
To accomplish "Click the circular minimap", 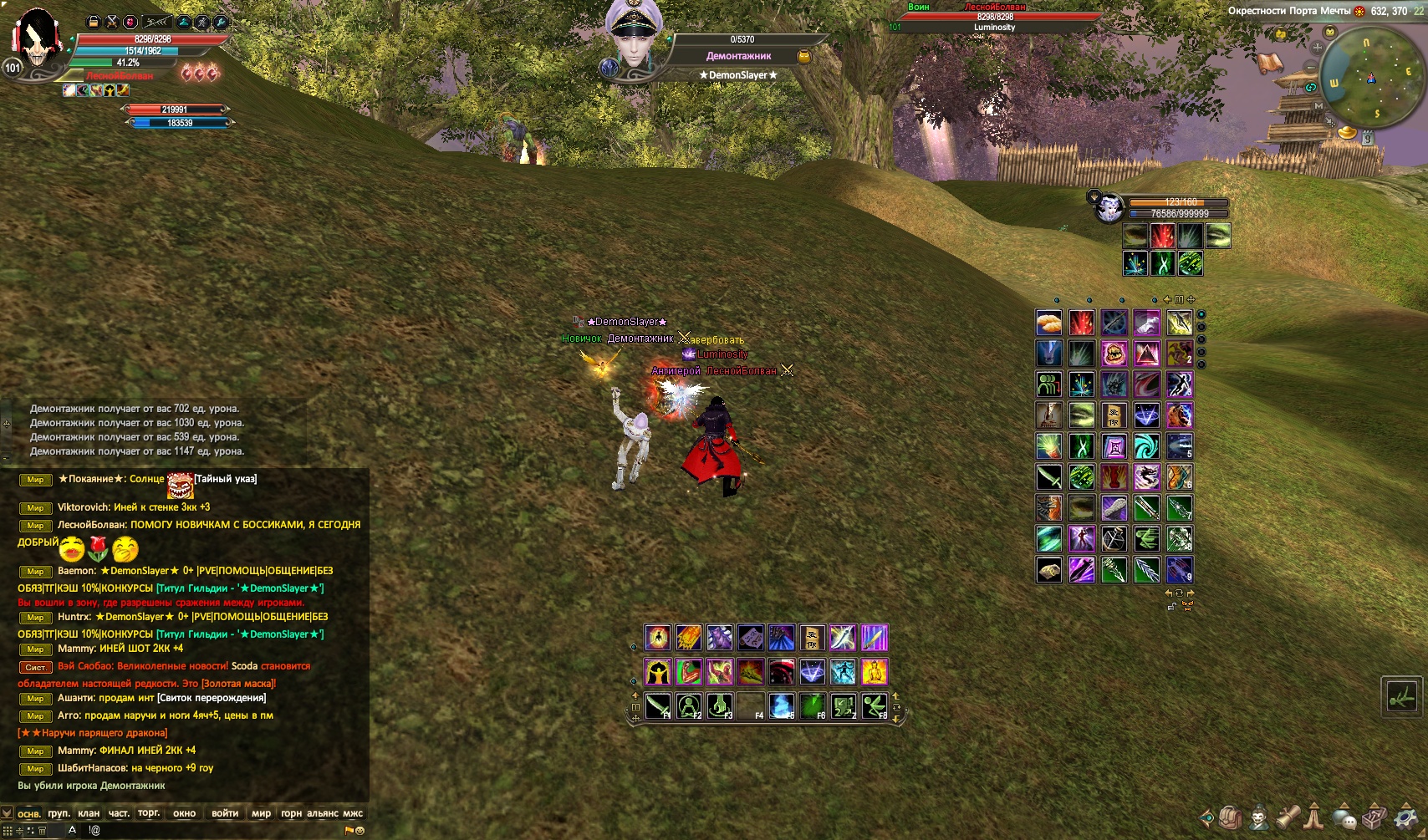I will pos(1369,78).
